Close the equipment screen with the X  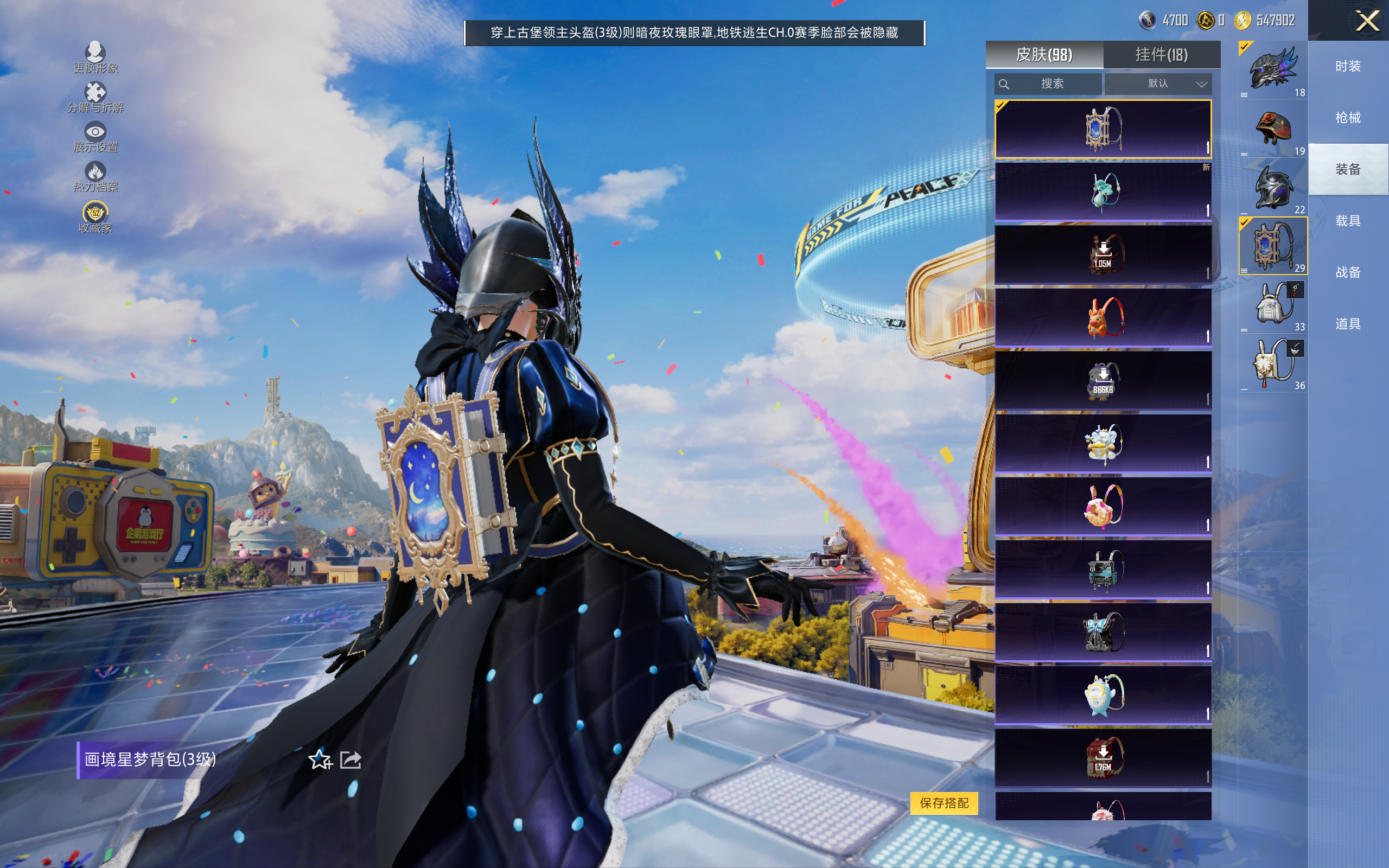(1367, 21)
